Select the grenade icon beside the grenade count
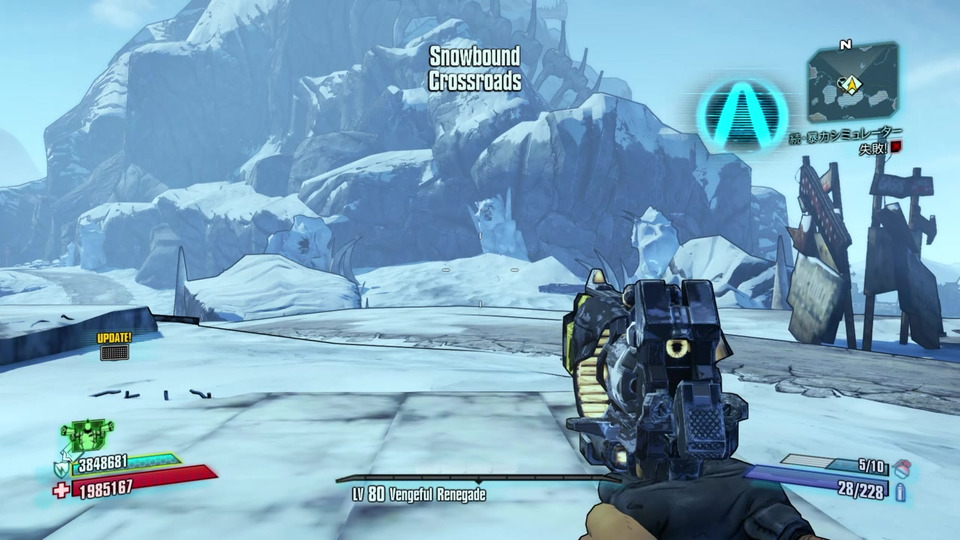 tap(905, 465)
